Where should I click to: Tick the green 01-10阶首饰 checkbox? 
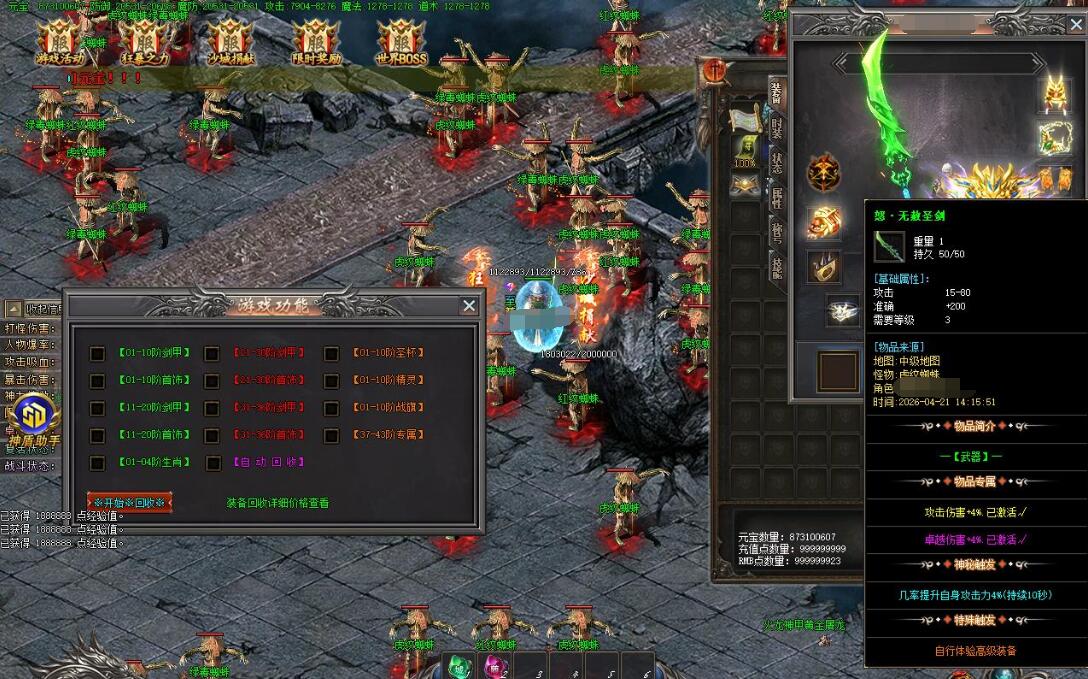pyautogui.click(x=97, y=381)
